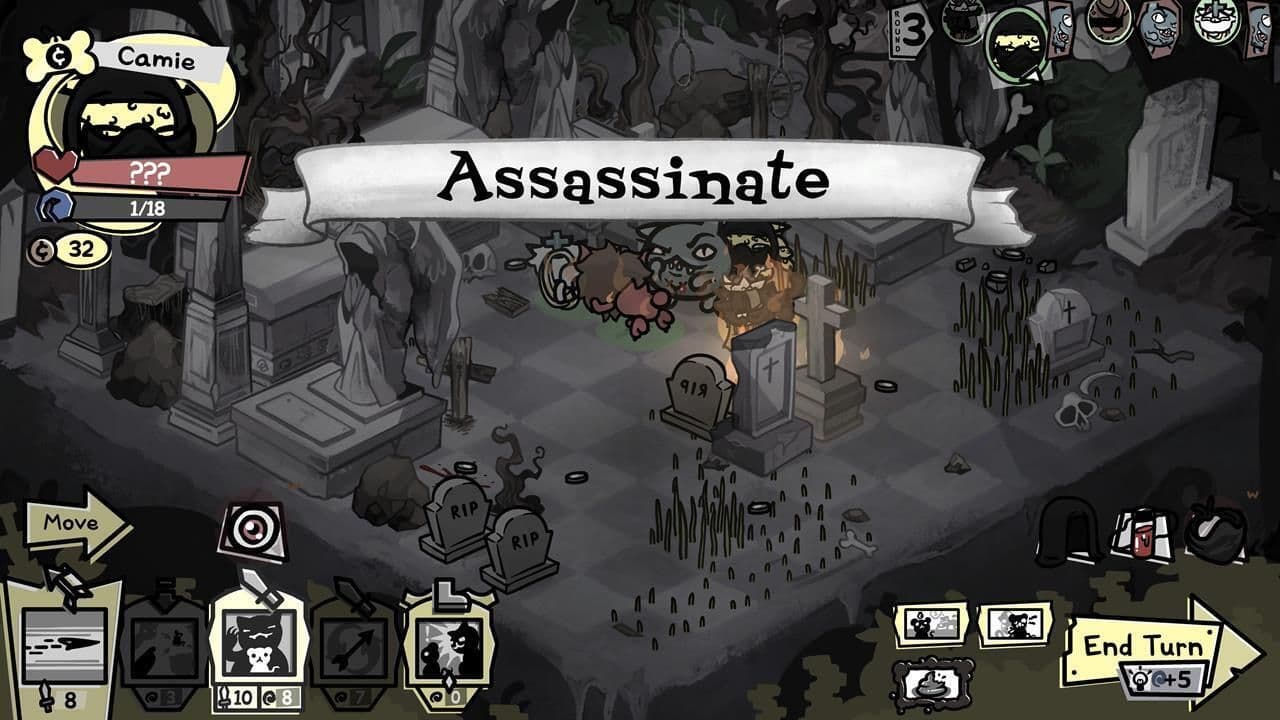Toggle the second rat consumable card

(1016, 625)
